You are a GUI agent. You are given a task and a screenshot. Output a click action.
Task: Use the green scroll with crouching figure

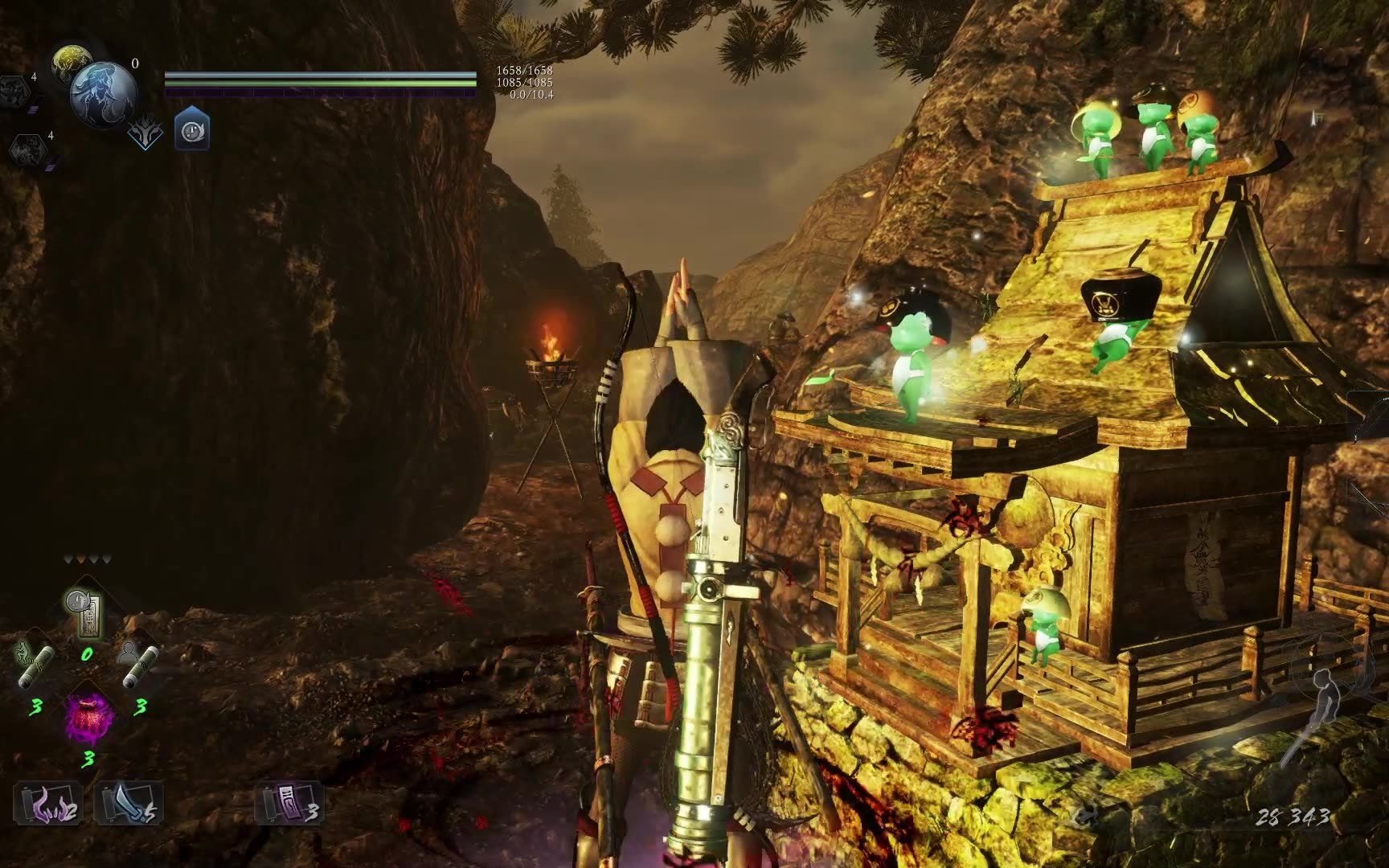(36, 667)
